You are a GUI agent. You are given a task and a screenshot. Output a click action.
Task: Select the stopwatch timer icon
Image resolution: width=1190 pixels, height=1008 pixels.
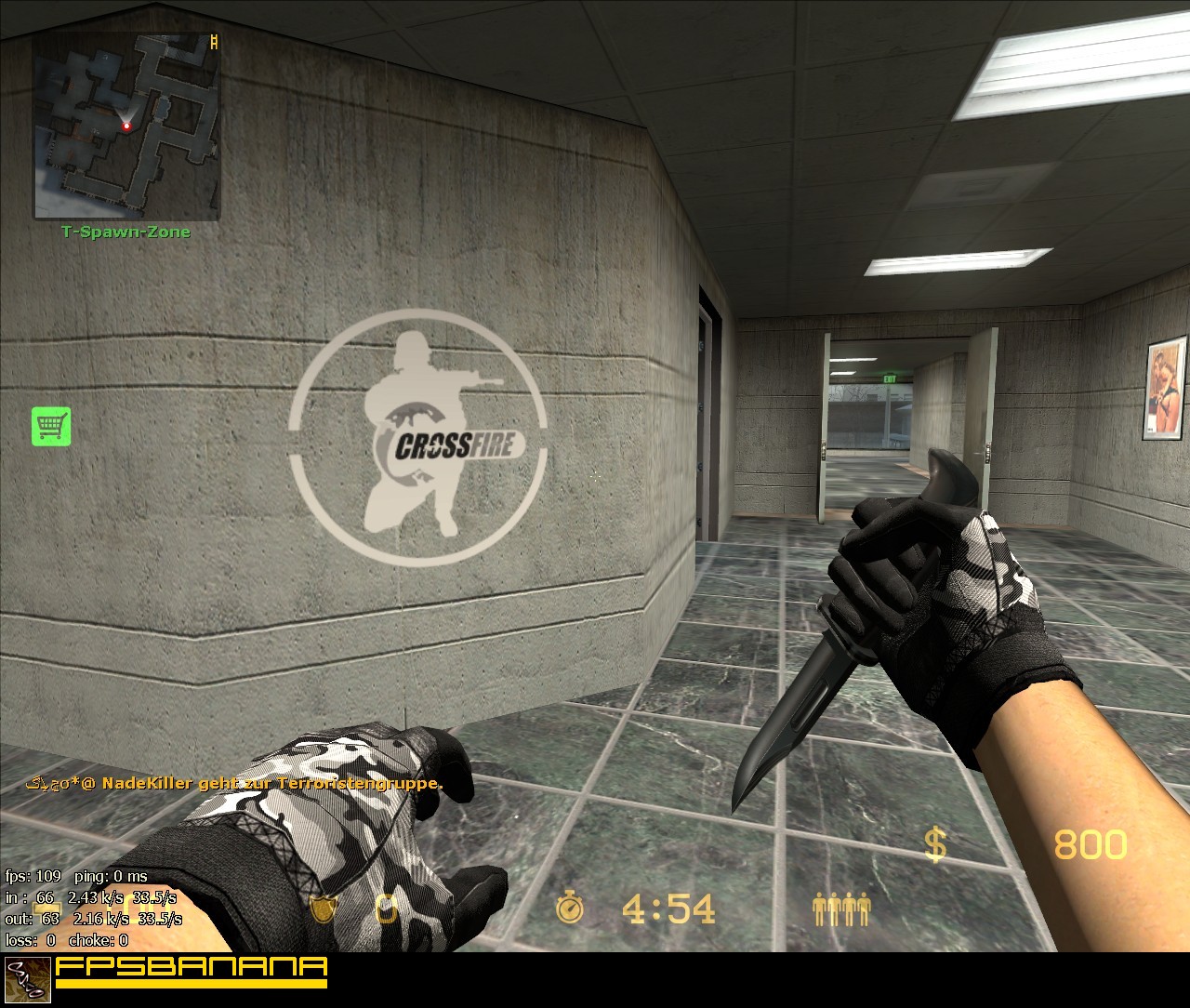[x=573, y=909]
